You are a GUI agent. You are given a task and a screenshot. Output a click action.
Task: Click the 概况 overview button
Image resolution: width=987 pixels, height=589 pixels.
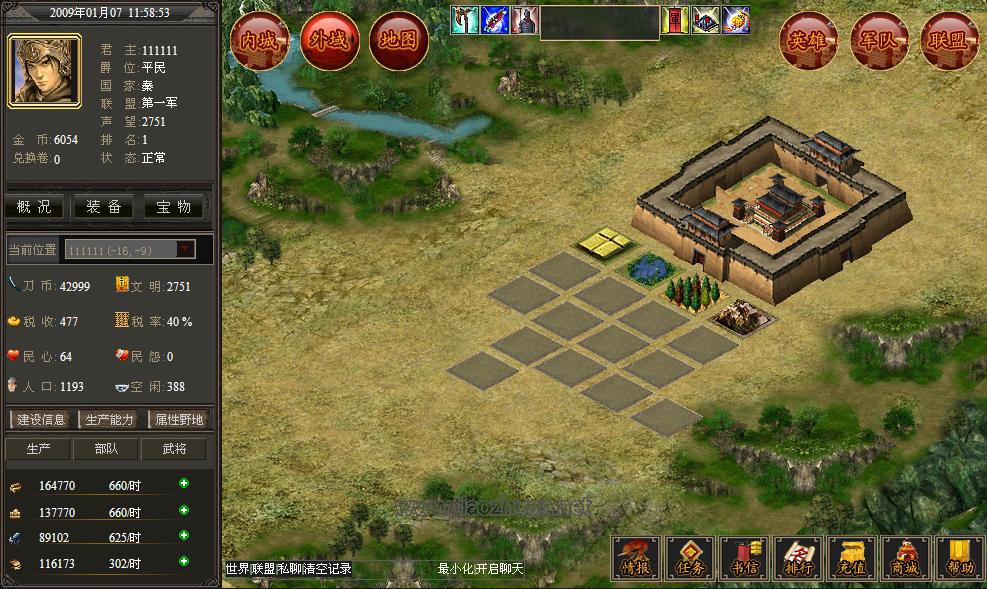35,207
